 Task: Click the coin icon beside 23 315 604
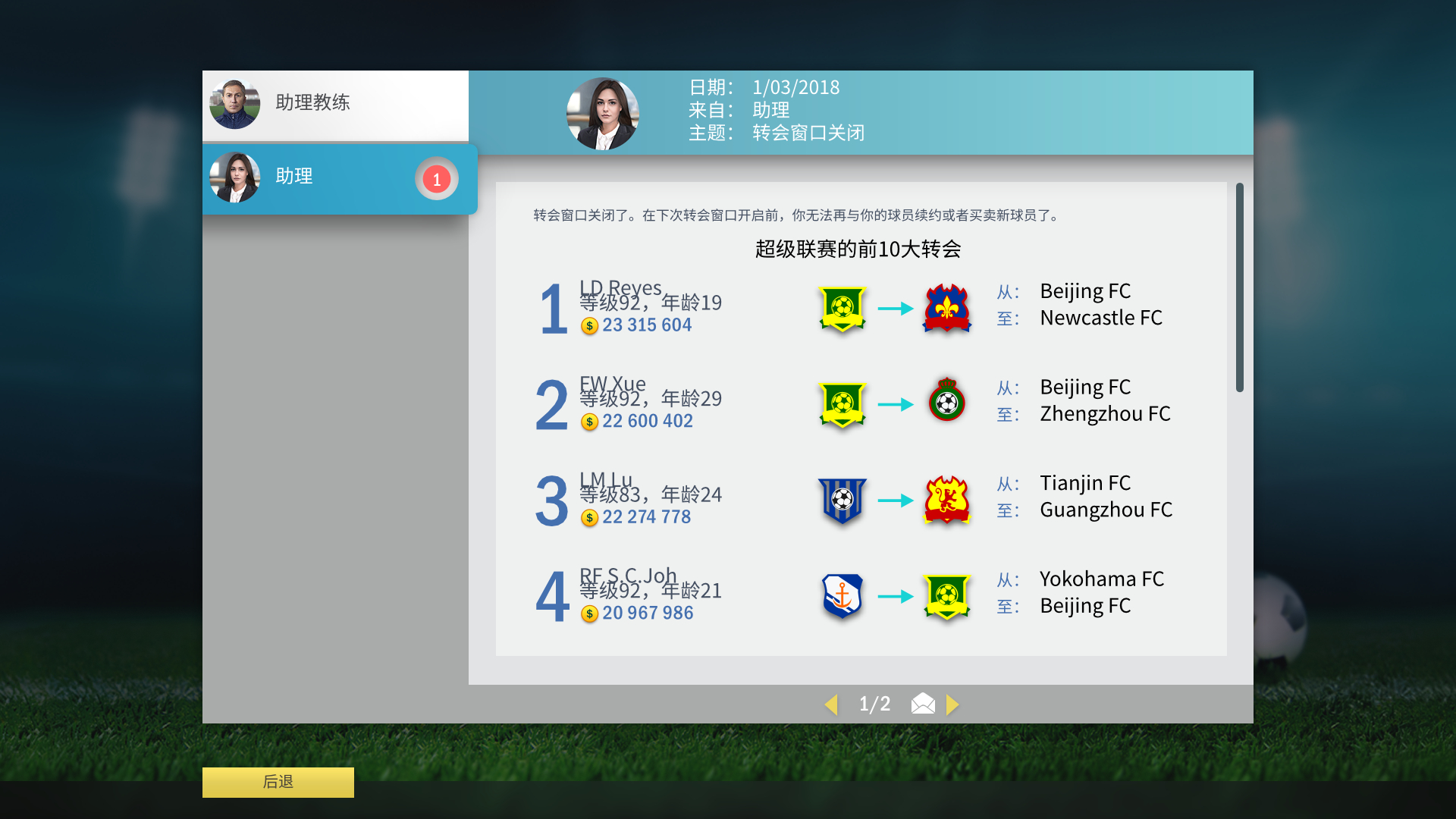pyautogui.click(x=588, y=326)
